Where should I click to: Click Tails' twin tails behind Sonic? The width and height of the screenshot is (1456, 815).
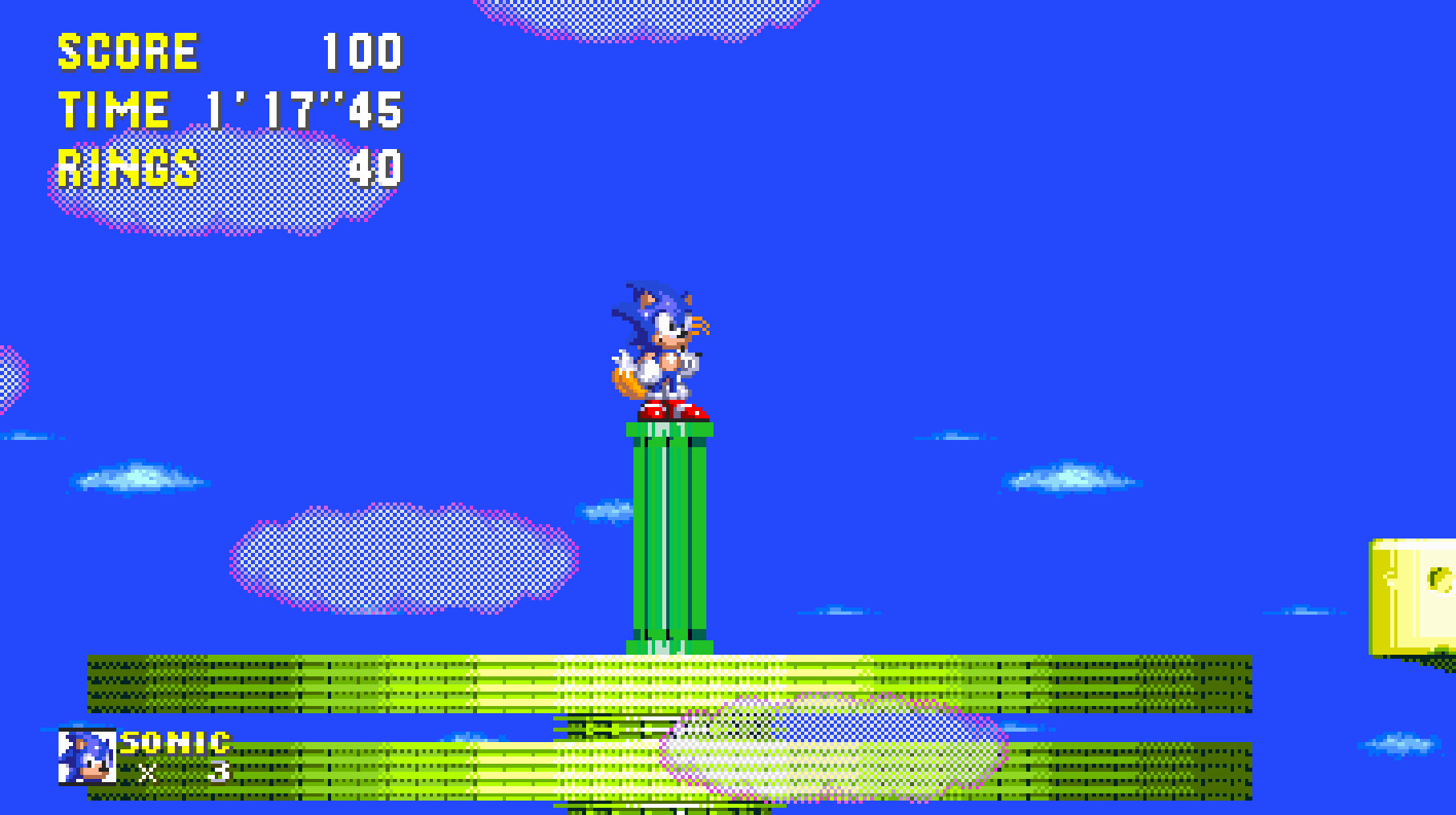pos(628,385)
